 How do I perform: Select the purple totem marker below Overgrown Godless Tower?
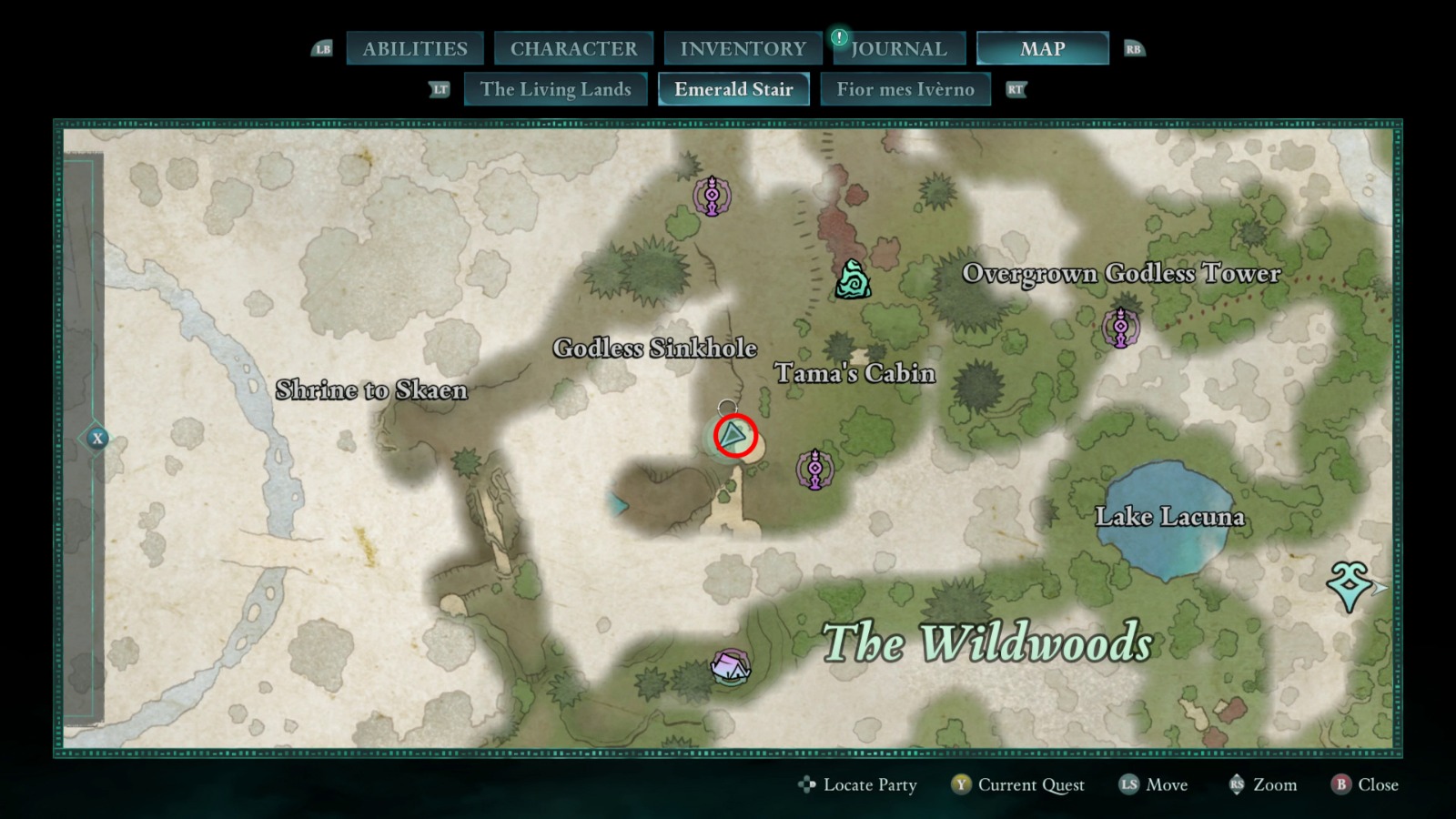[x=1120, y=327]
